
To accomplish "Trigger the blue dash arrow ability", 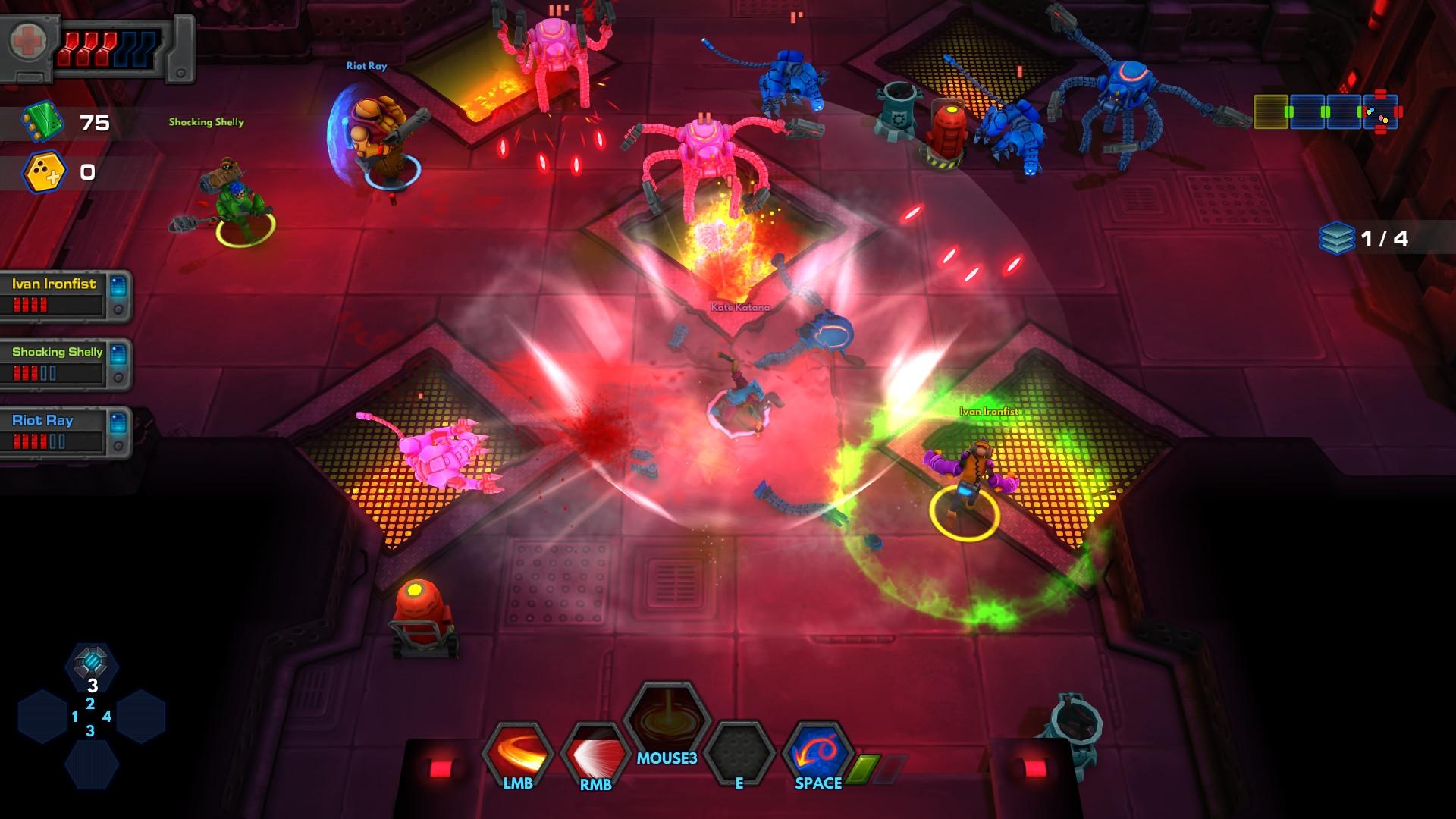I will point(817,751).
